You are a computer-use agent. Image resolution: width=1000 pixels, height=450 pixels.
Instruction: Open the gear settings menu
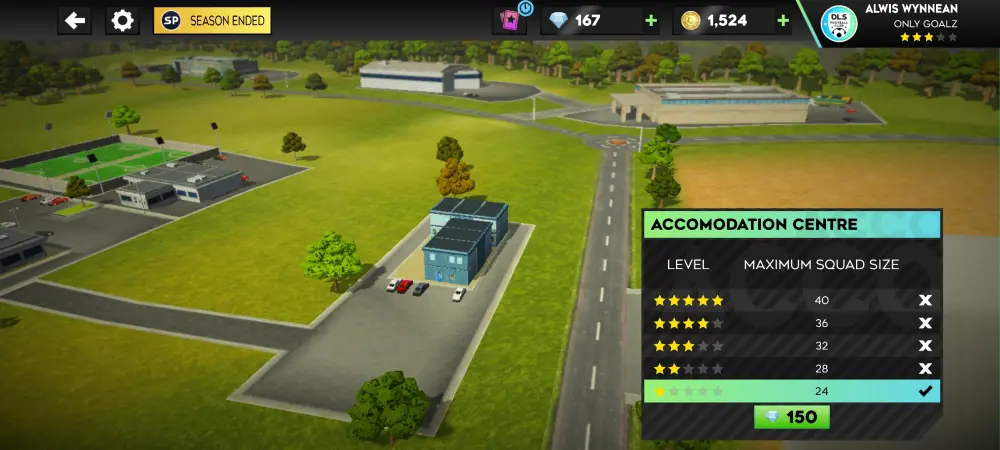122,20
